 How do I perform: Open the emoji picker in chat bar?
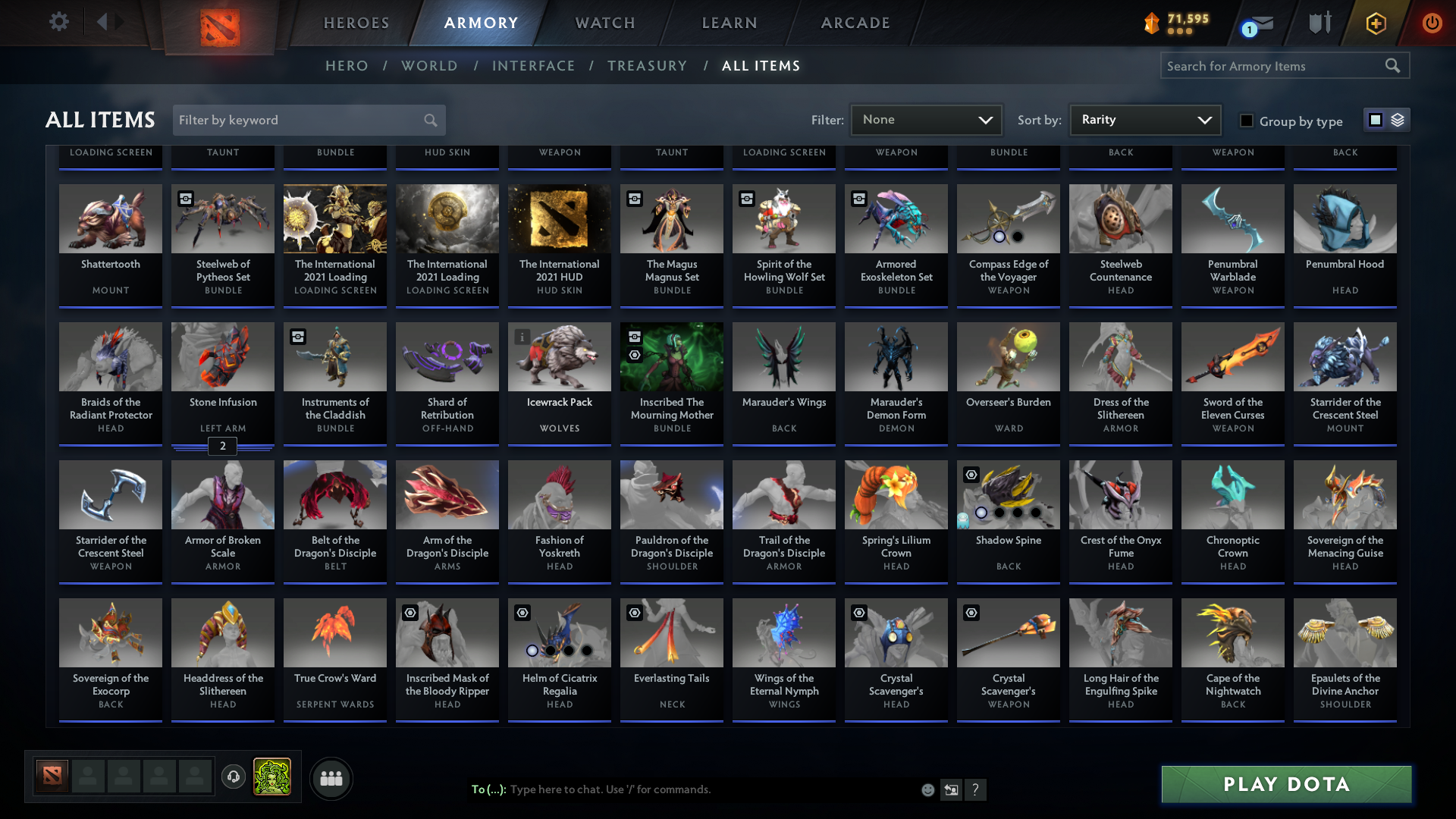coord(928,789)
